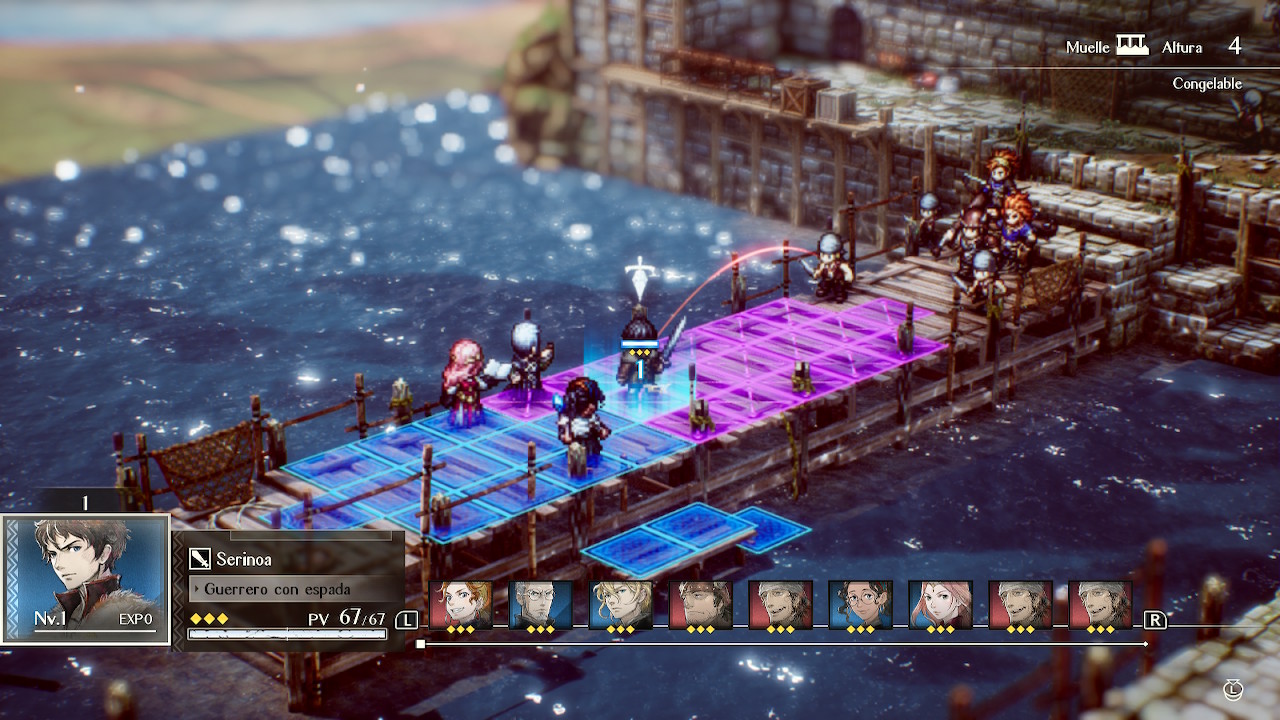Image resolution: width=1280 pixels, height=720 pixels.
Task: Choose the grey-haired man with glasses portrait
Action: tap(540, 605)
